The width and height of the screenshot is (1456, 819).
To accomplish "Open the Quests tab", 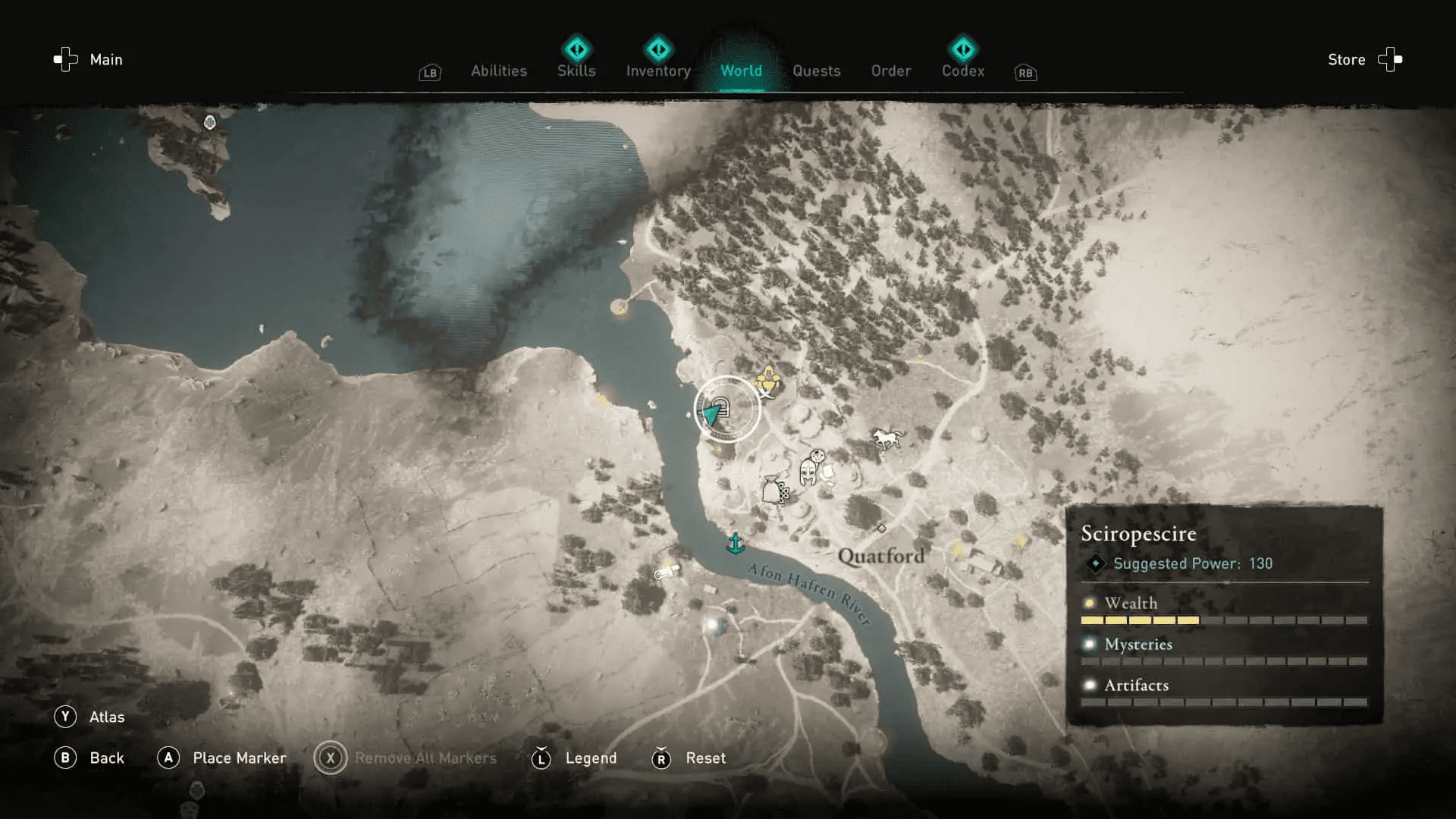I will 817,71.
